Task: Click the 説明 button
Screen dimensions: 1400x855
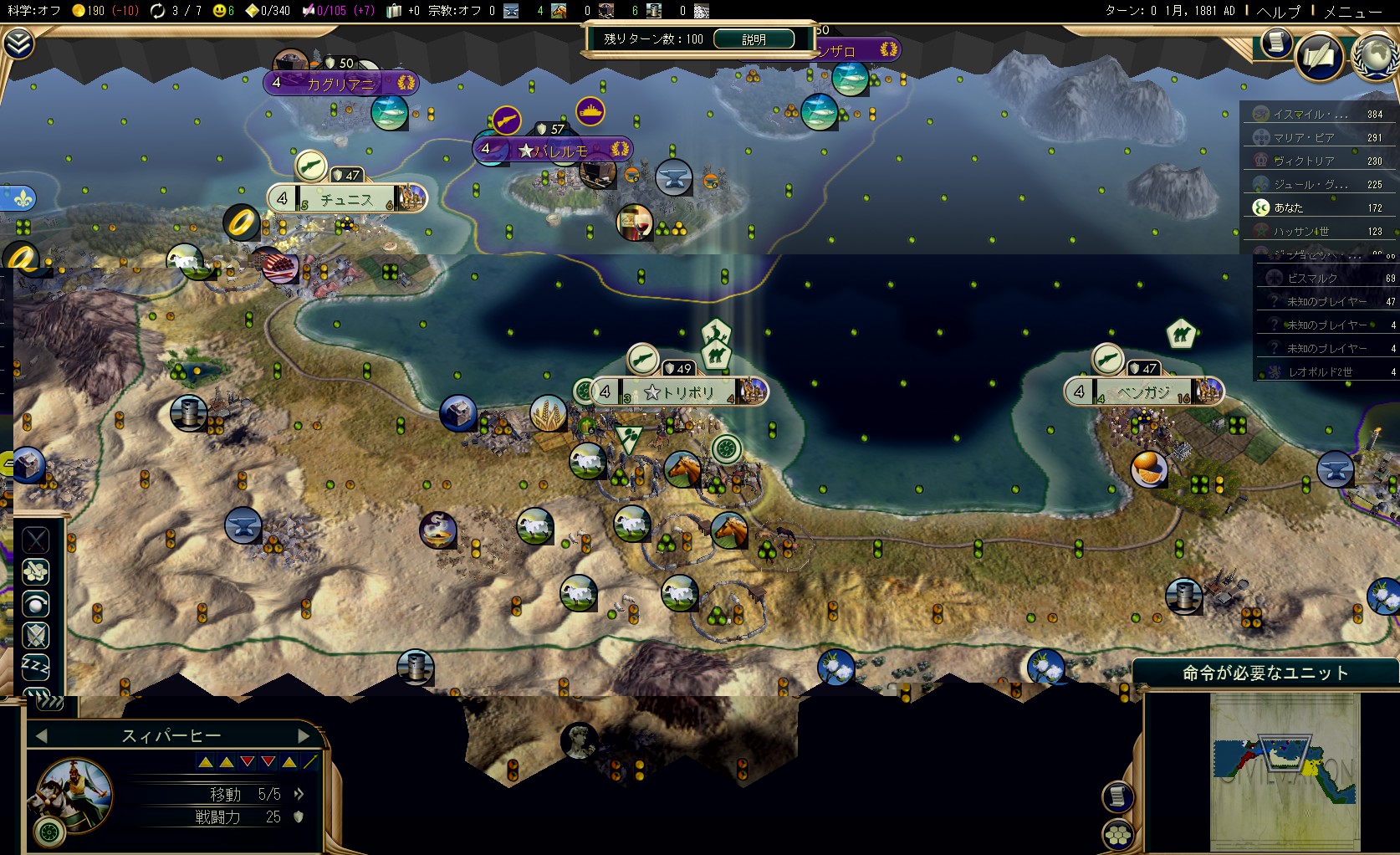Action: [754, 39]
